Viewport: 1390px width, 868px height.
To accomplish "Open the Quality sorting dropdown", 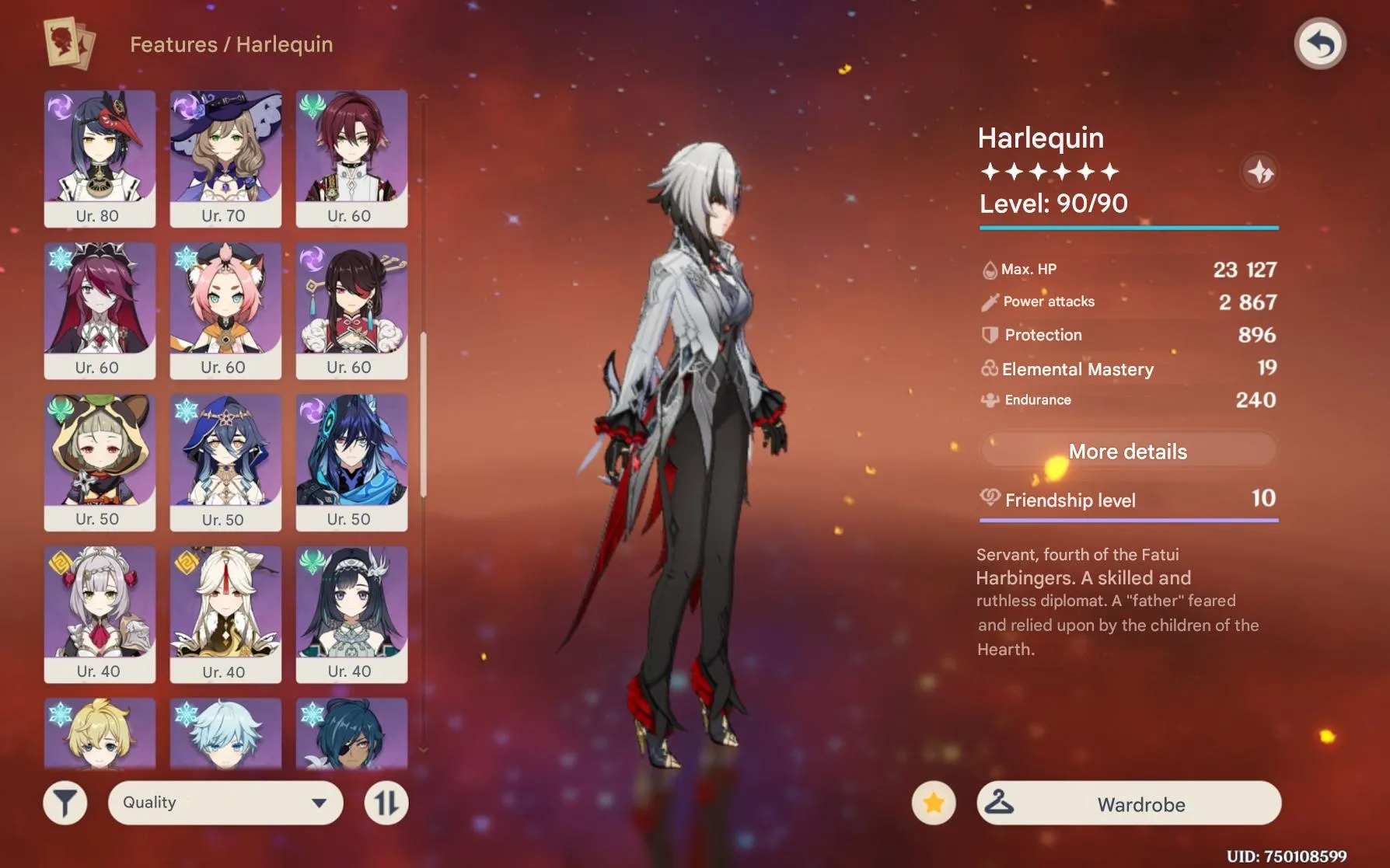I will coord(225,802).
